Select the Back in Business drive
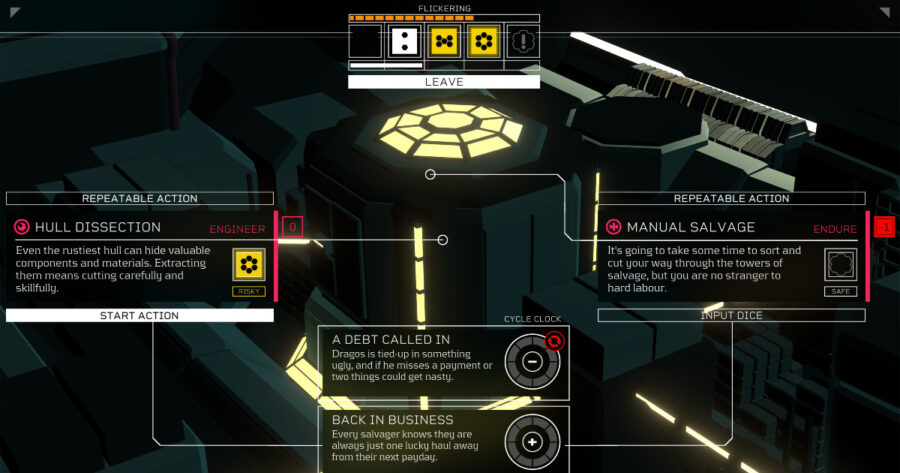The width and height of the screenshot is (900, 473). pos(532,441)
